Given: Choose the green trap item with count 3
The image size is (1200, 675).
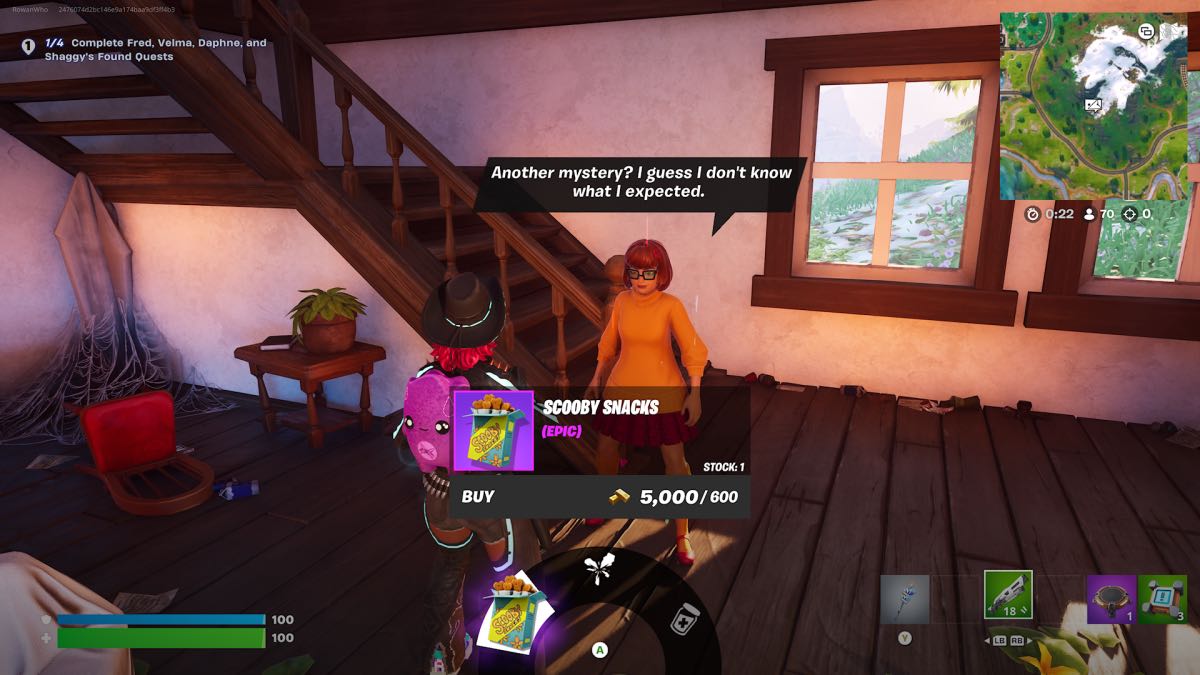Looking at the screenshot, I should tap(1162, 598).
